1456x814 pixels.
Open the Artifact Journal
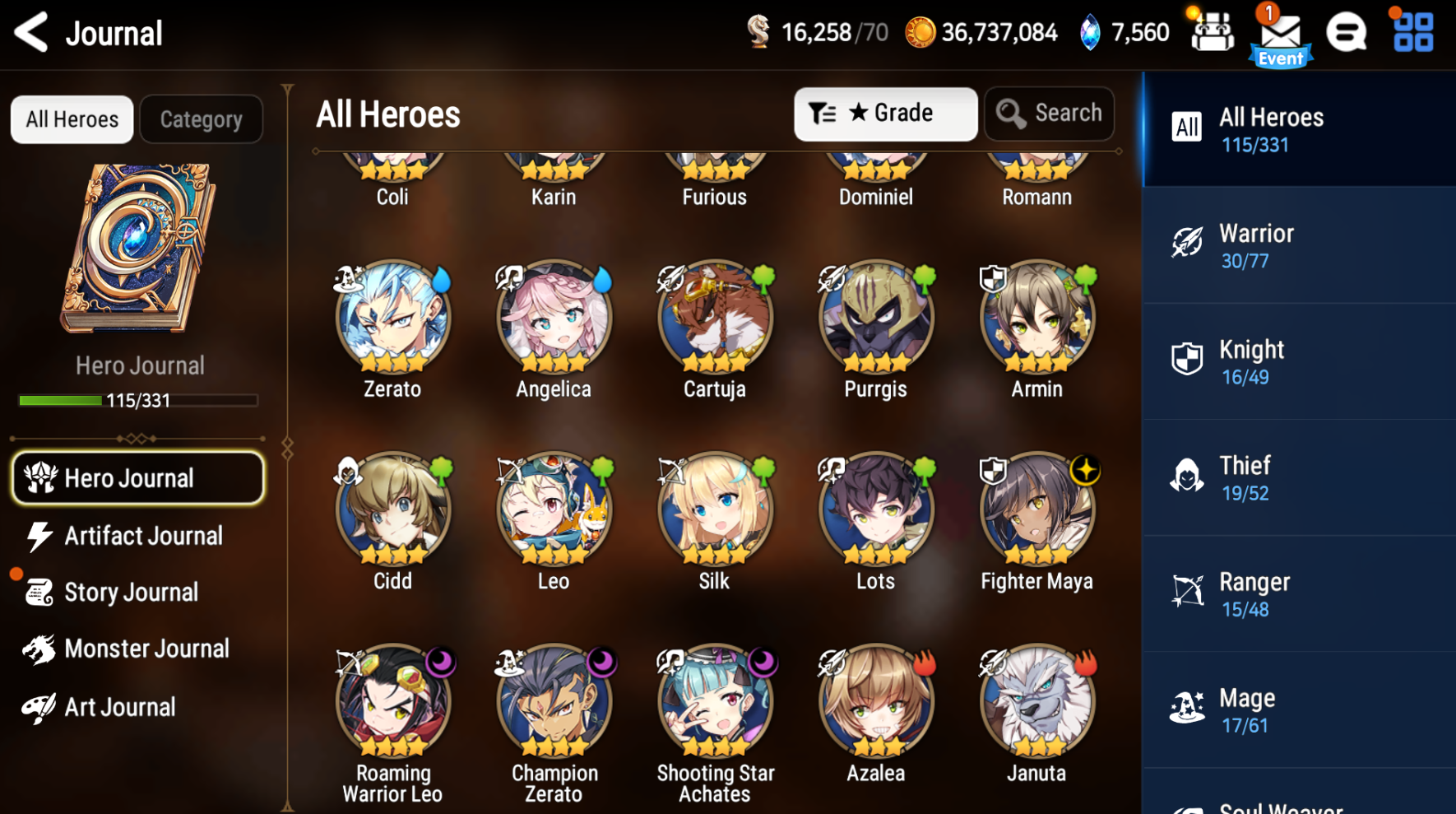click(x=143, y=536)
